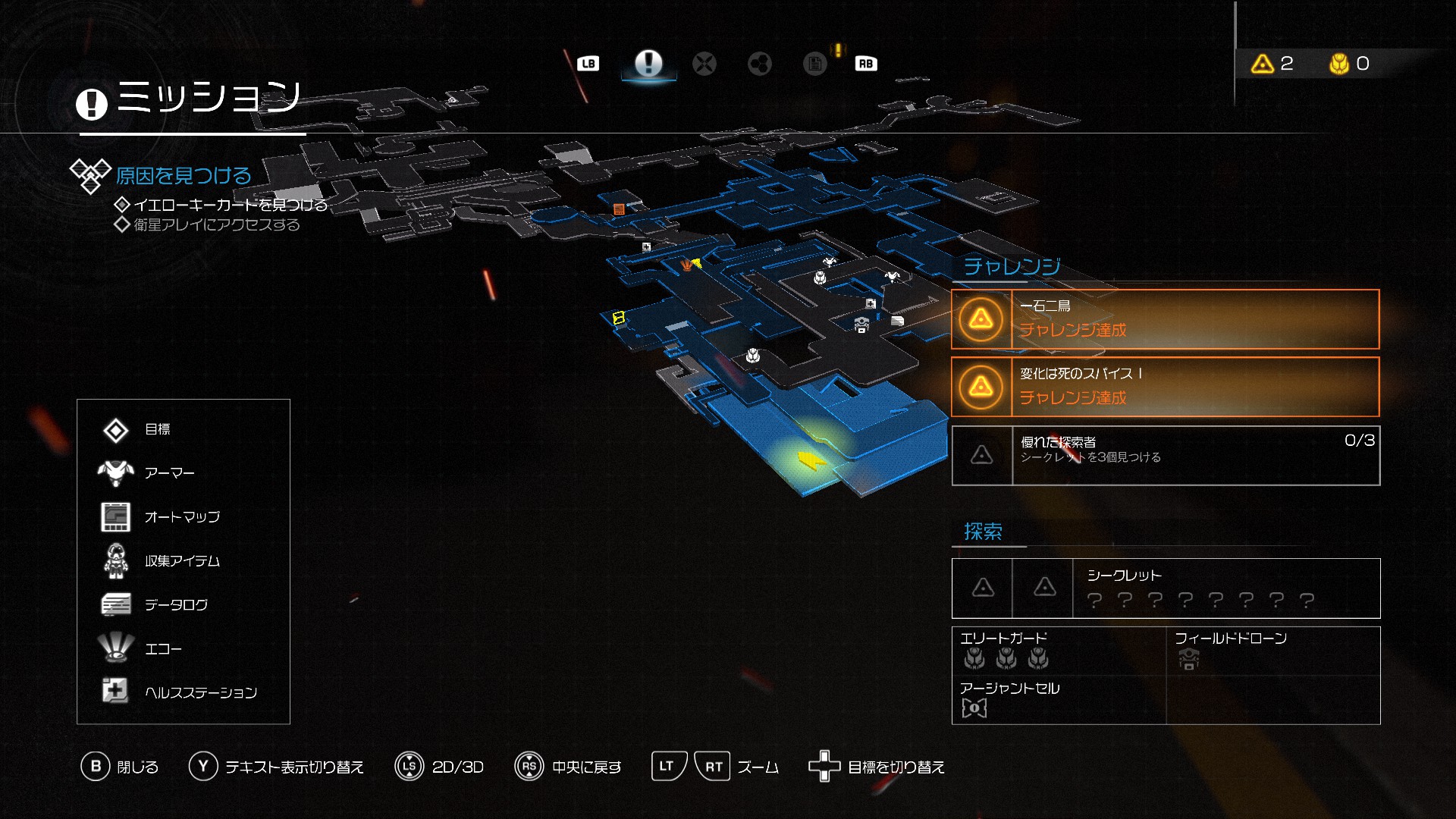Select the フィールドドローン entry
The height and width of the screenshot is (819, 1456).
(x=1272, y=651)
